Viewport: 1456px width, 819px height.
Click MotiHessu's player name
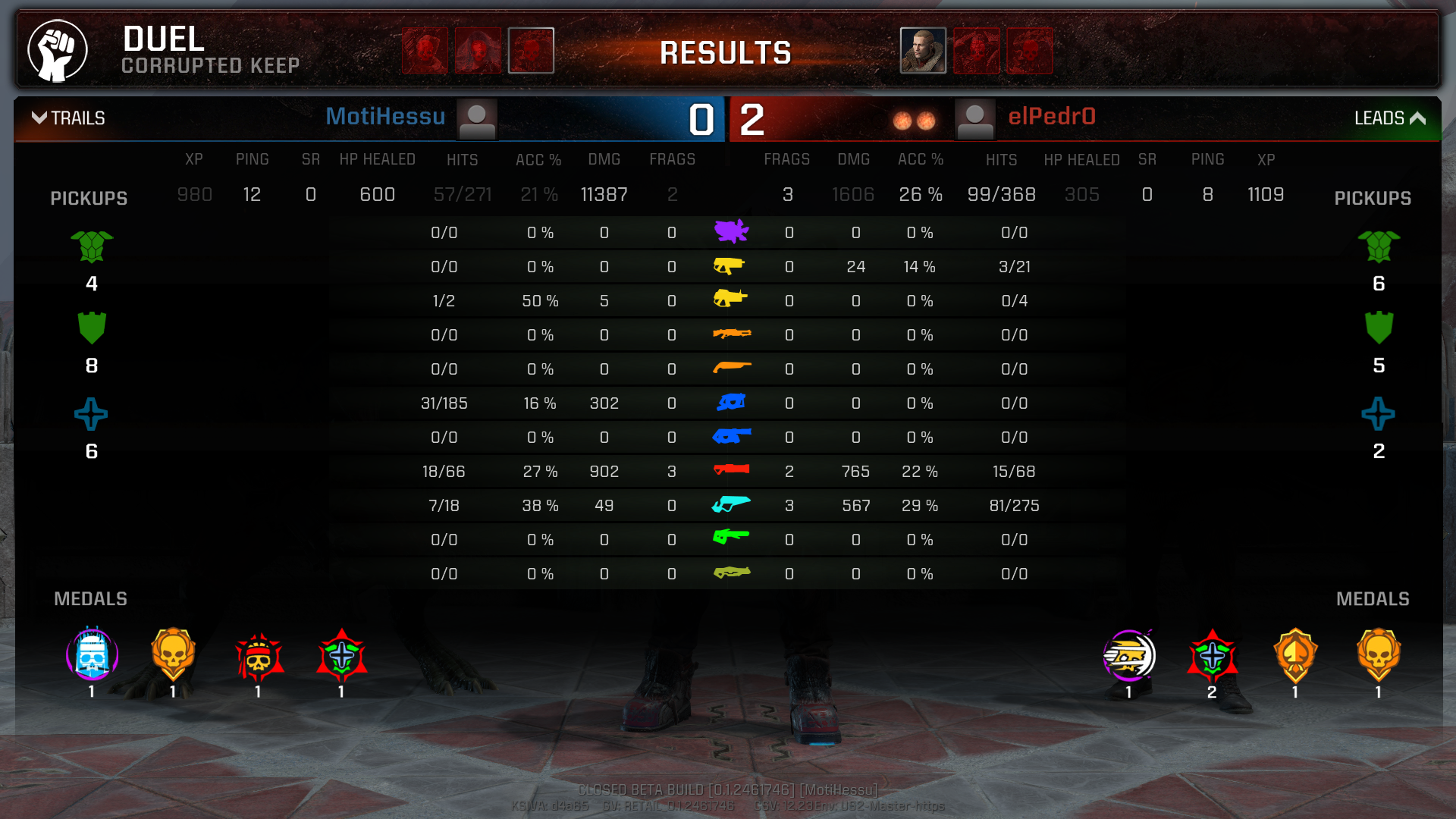click(x=385, y=117)
